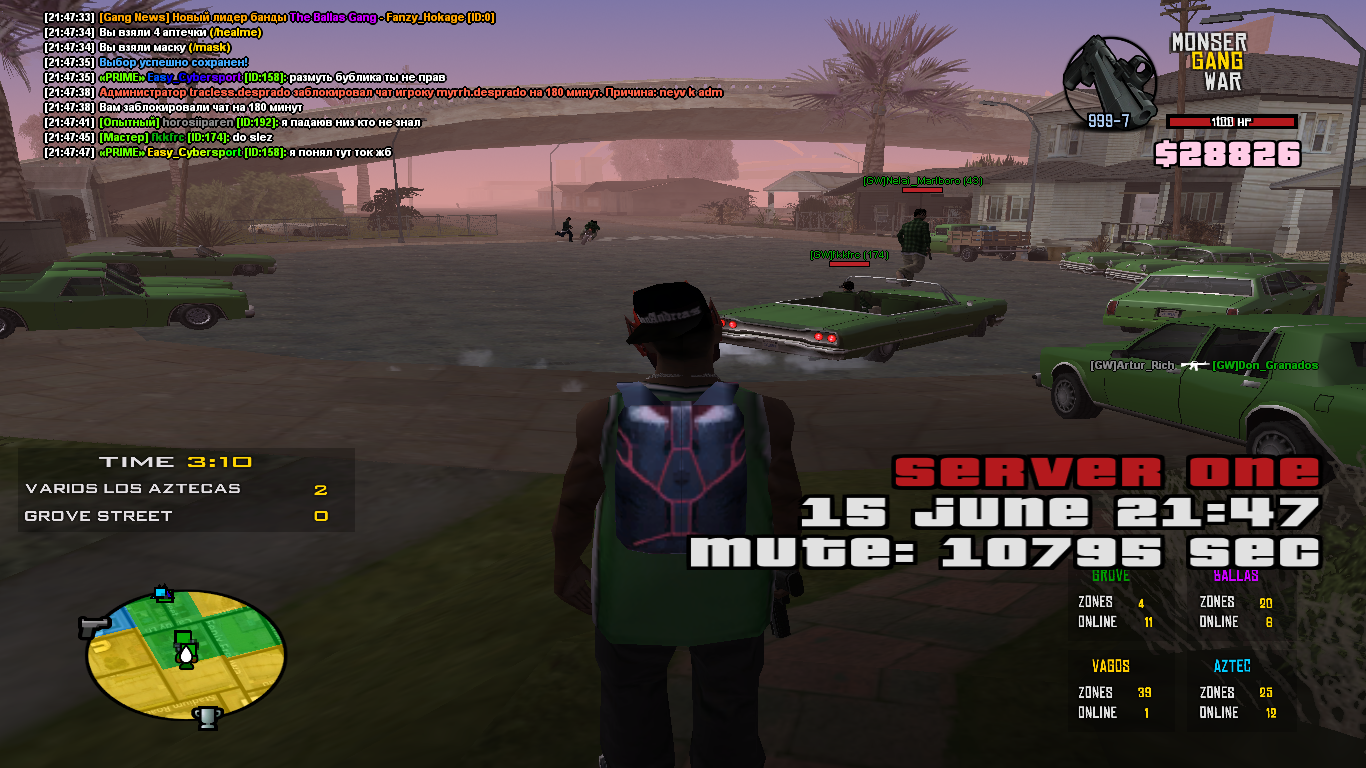The image size is (1366, 768).
Task: Click the blue marker blip atop the radar
Action: coord(161,593)
